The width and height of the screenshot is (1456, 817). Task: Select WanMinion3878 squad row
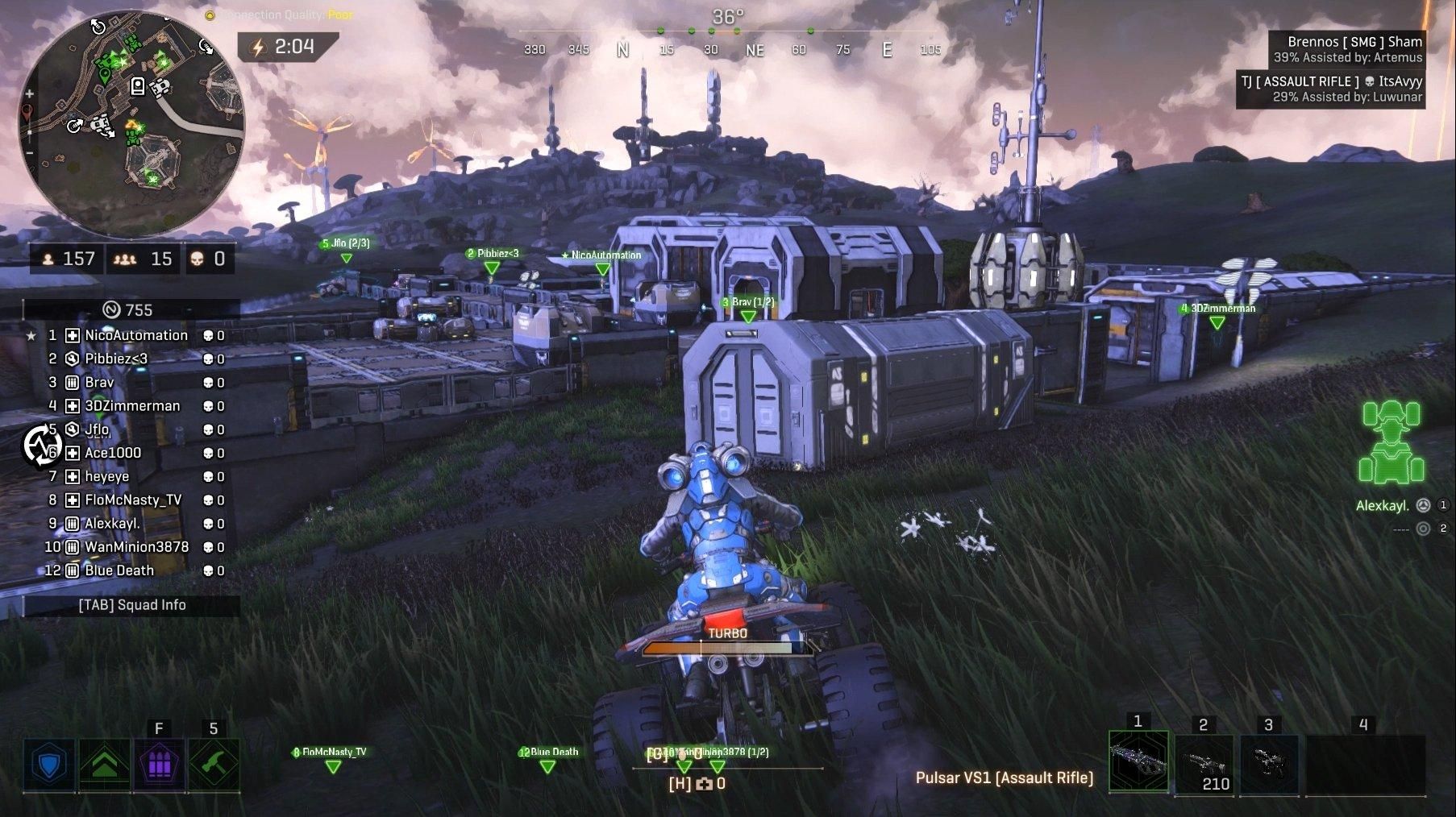[136, 547]
